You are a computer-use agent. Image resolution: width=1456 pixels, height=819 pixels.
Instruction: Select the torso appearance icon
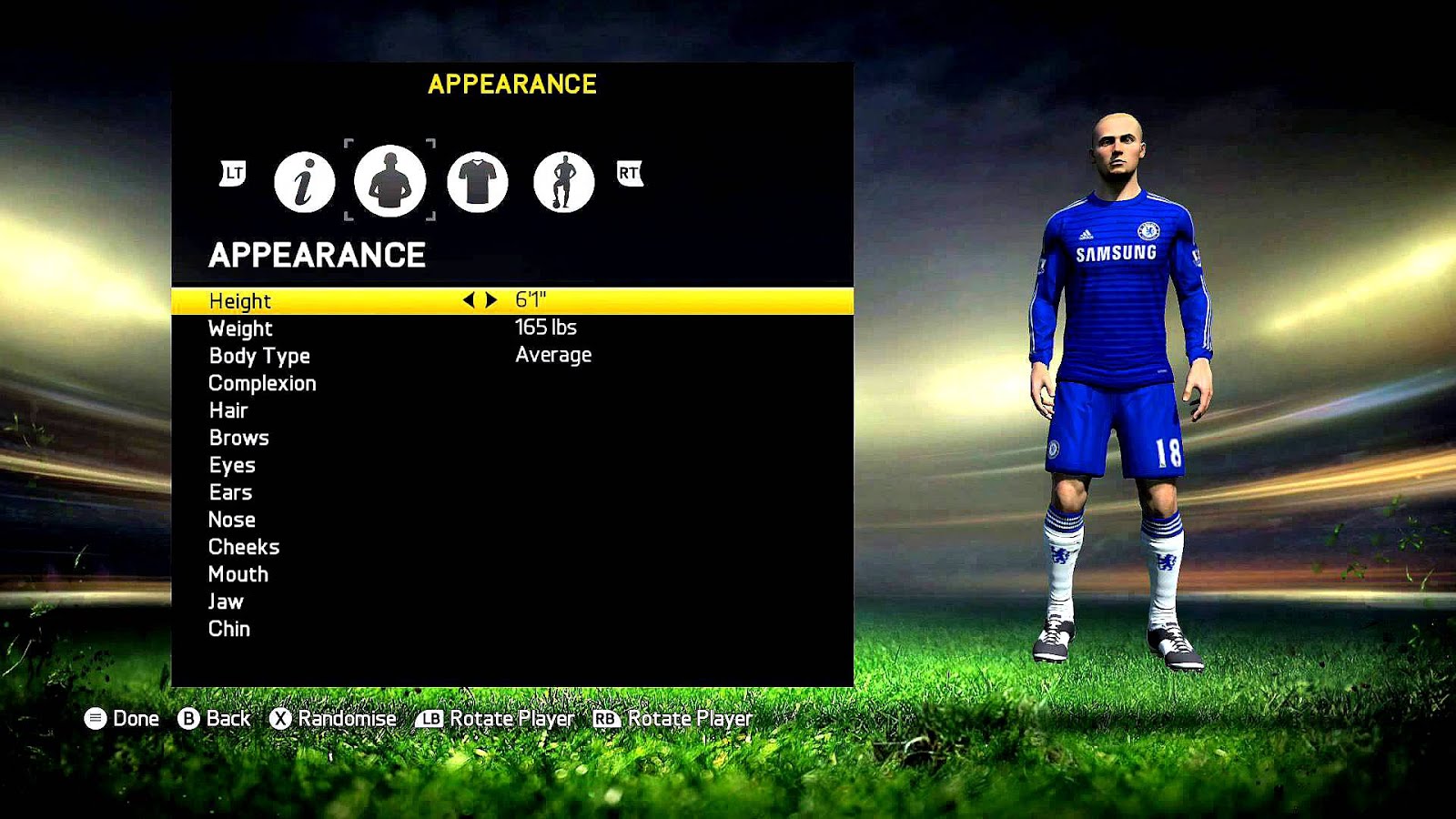pos(391,181)
